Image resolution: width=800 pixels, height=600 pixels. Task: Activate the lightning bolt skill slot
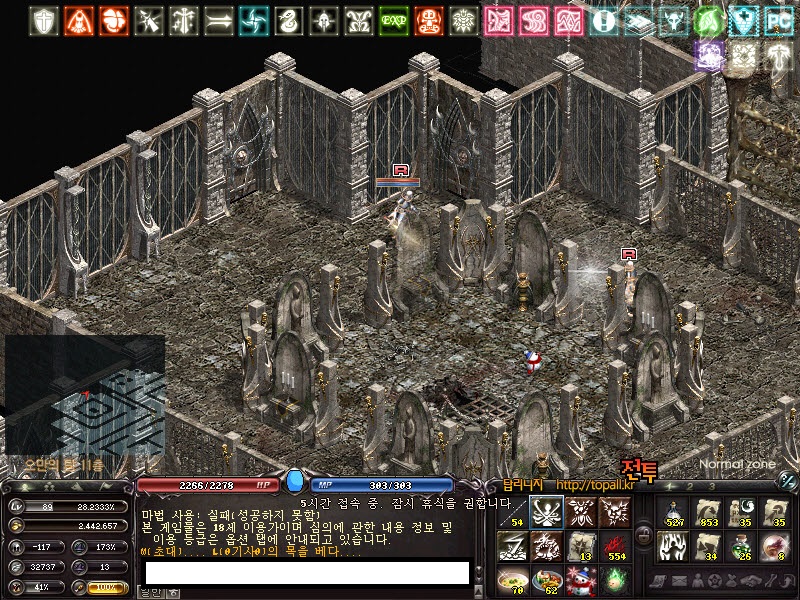(x=512, y=547)
